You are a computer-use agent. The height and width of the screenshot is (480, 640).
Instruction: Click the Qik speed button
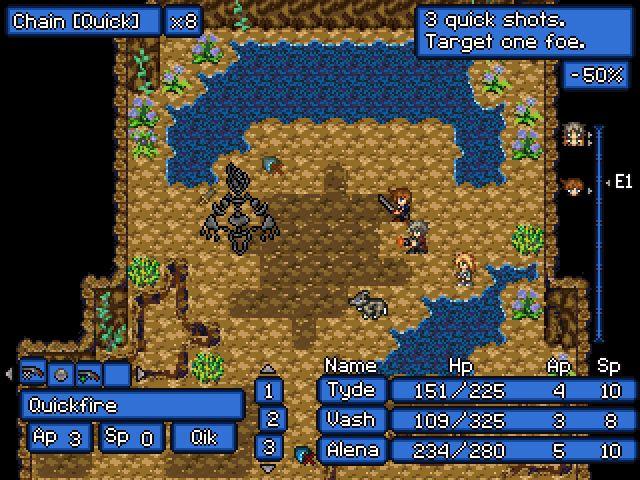coord(205,437)
